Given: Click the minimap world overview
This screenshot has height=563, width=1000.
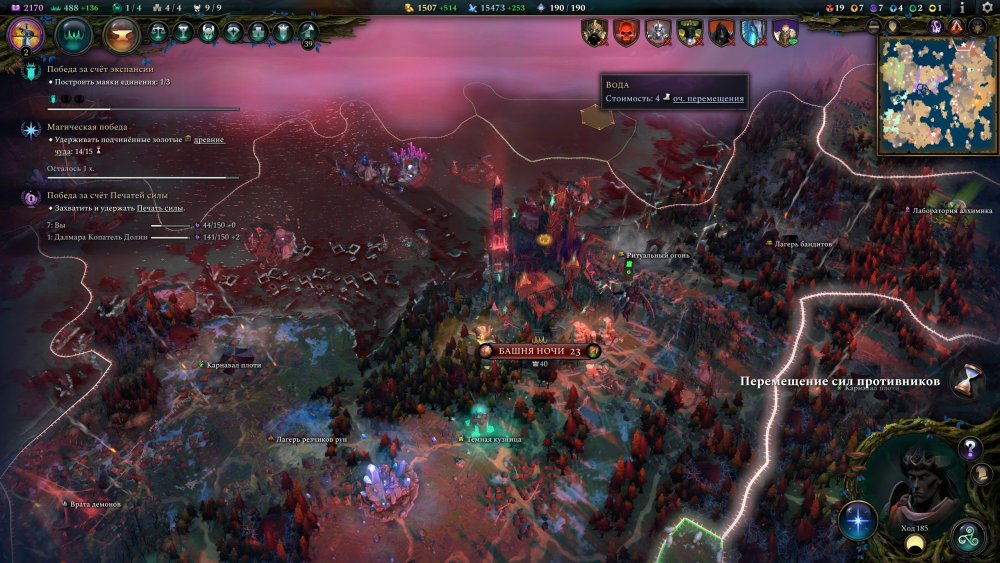Looking at the screenshot, I should pyautogui.click(x=938, y=95).
